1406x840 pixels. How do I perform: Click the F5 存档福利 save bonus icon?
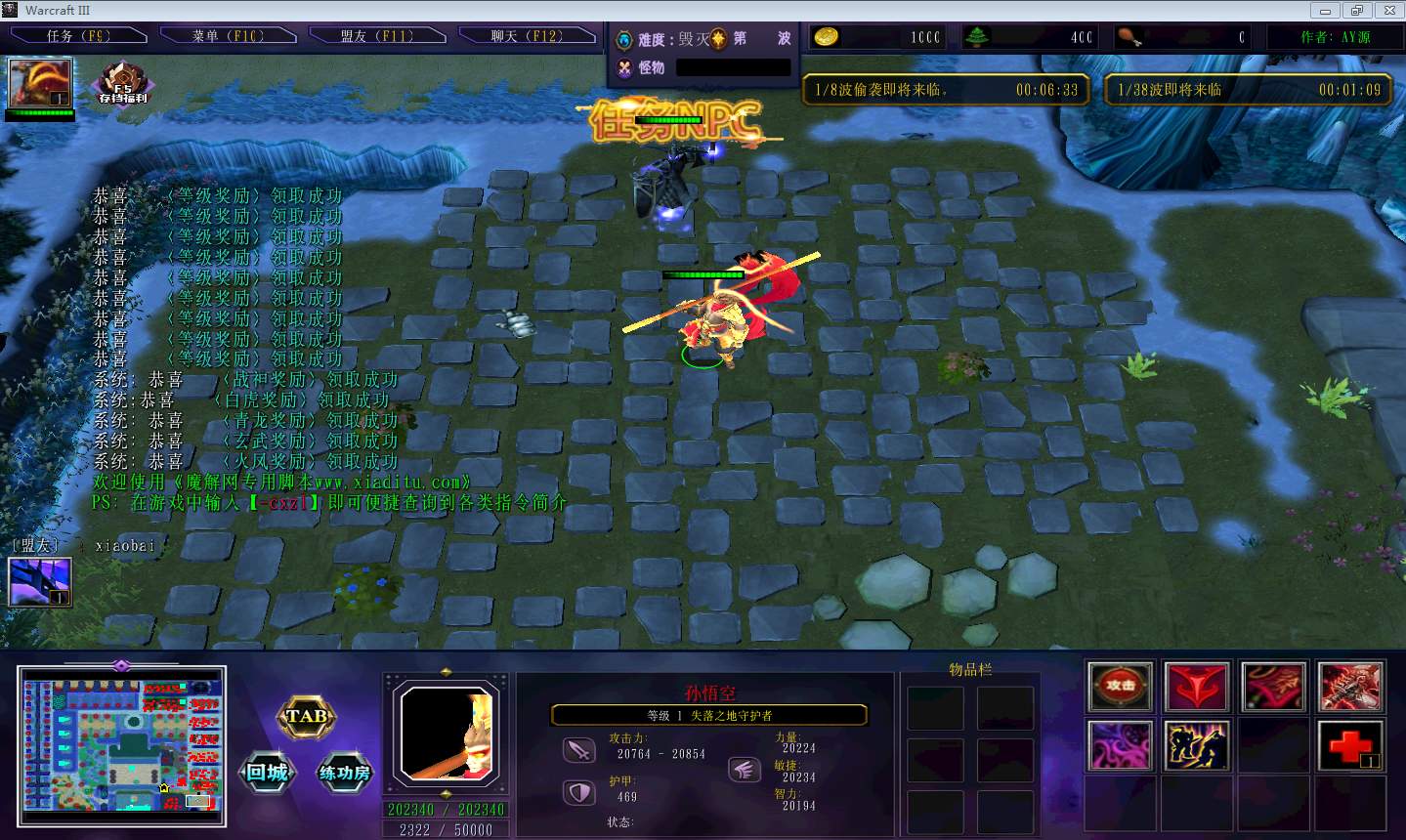coord(123,84)
